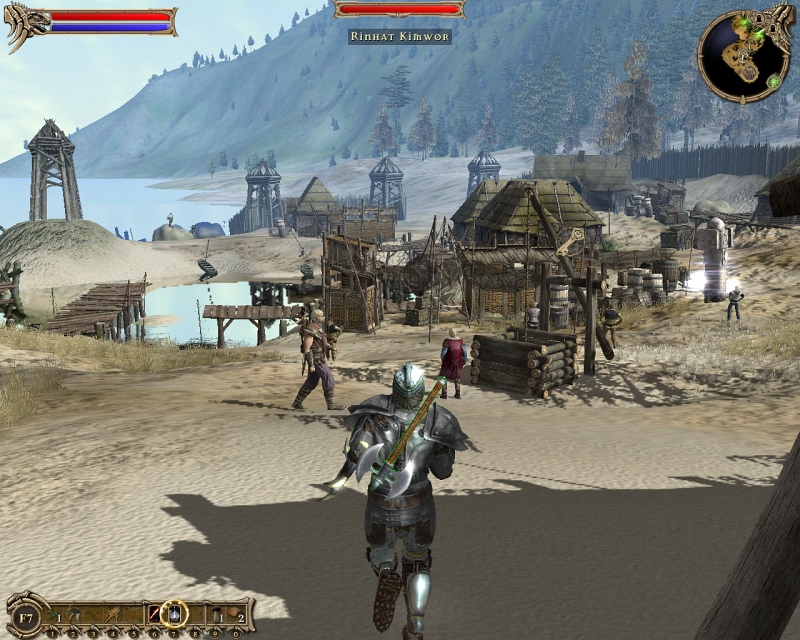The height and width of the screenshot is (640, 800).
Task: Select the dark item in hotbar slot 2
Action: pos(75,613)
